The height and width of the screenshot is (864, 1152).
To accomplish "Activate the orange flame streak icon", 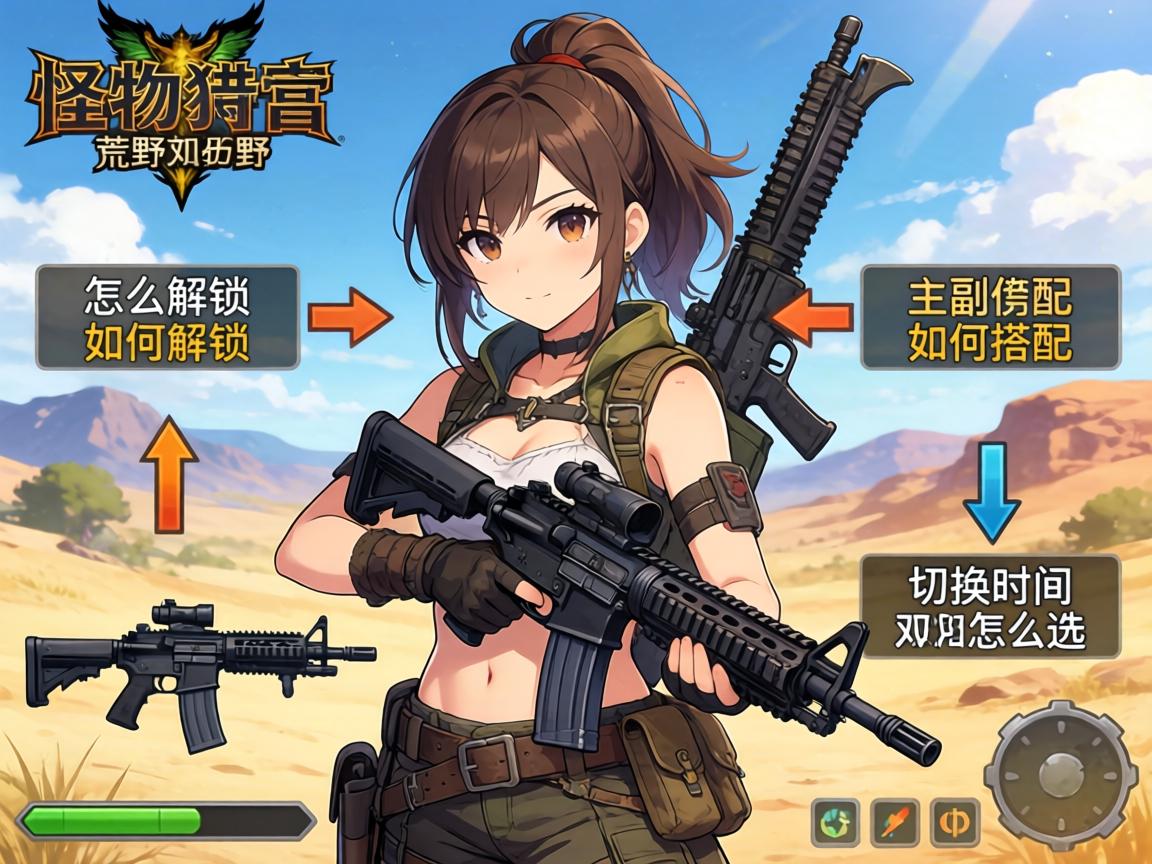I will pyautogui.click(x=895, y=823).
